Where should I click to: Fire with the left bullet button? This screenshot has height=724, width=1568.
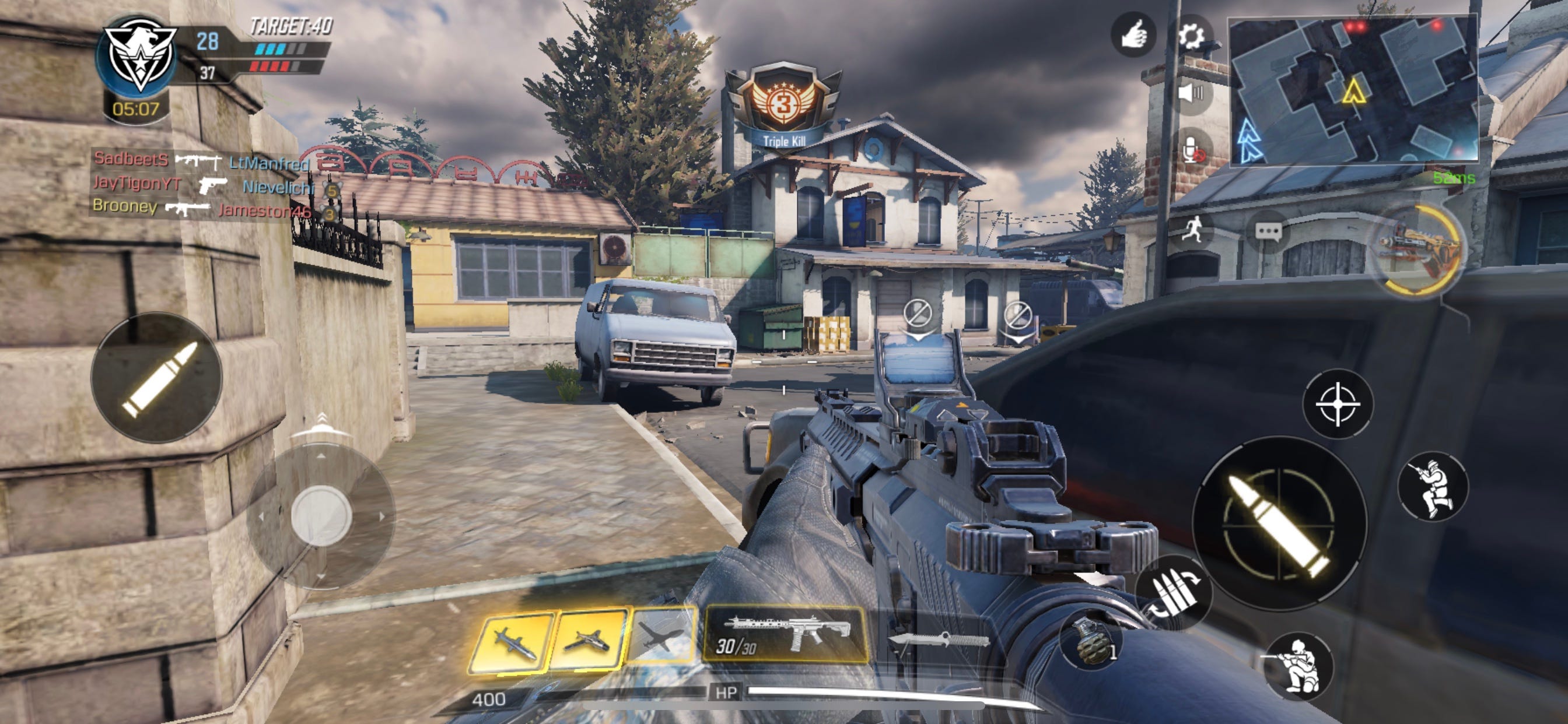[x=156, y=378]
